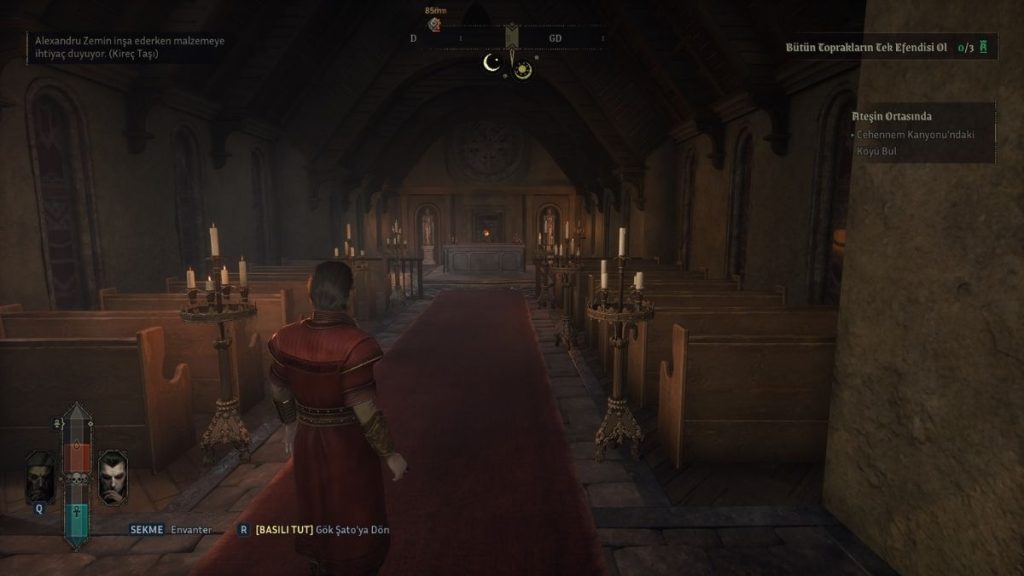The width and height of the screenshot is (1024, 576).
Task: Click the quest marker on the compass
Action: (x=435, y=24)
